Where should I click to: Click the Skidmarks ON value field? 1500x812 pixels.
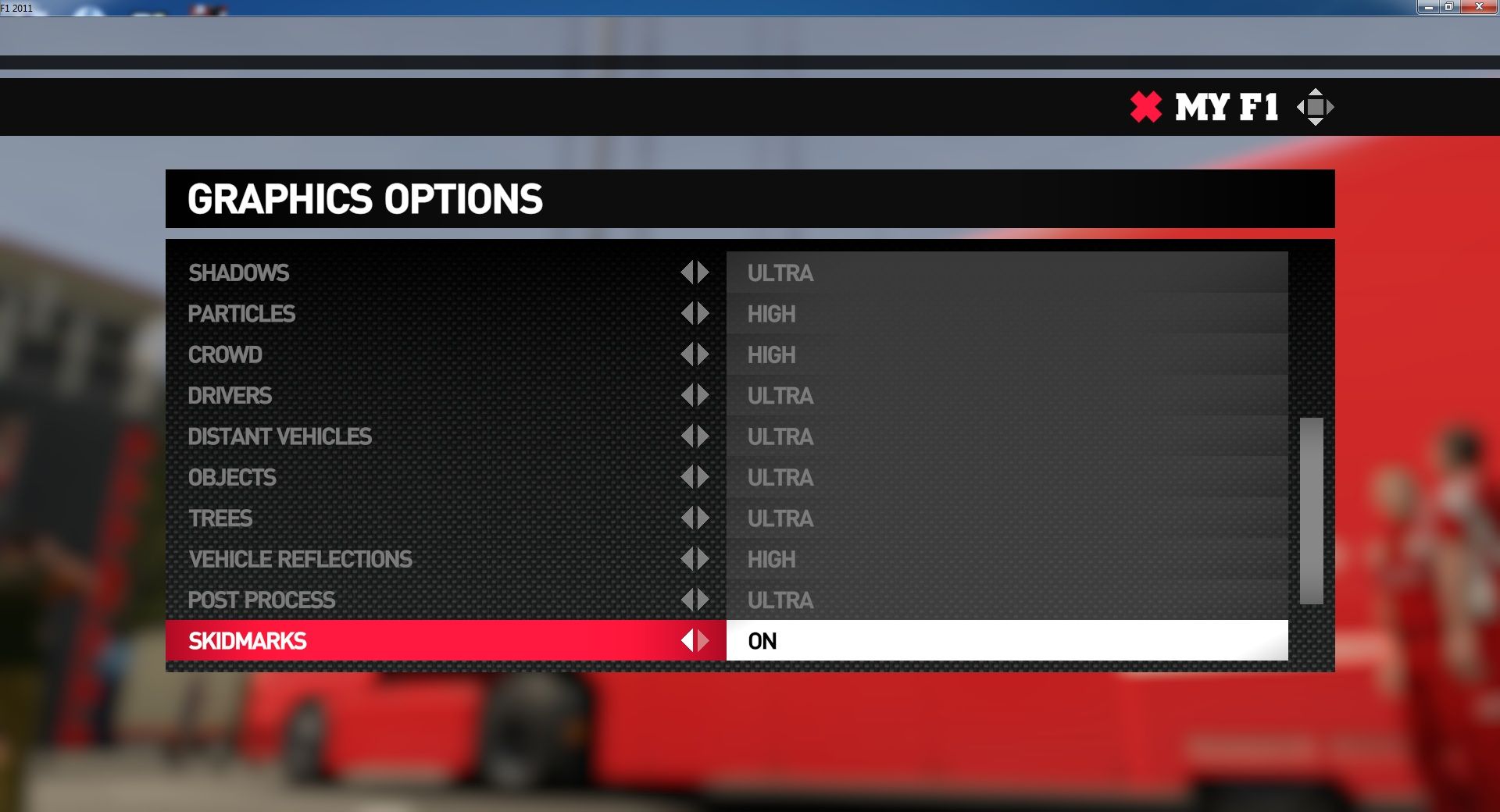coord(1006,641)
